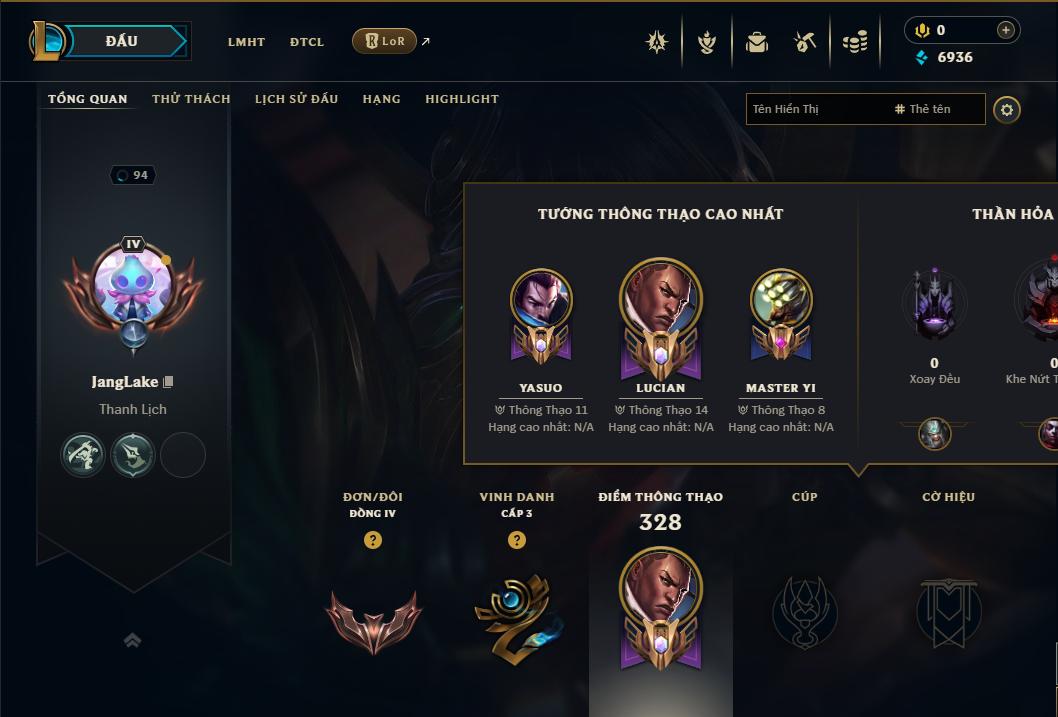The height and width of the screenshot is (717, 1058).
Task: Open the hammer crafting loot icon
Action: (805, 42)
